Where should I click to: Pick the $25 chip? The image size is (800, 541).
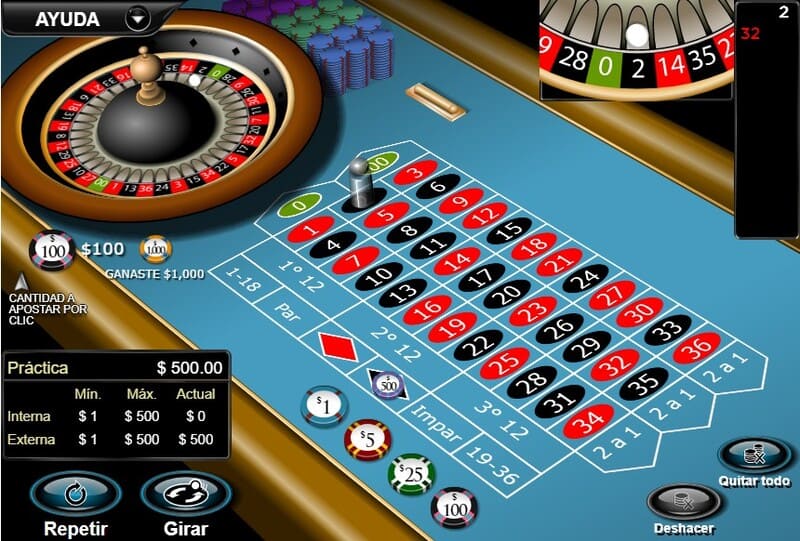pyautogui.click(x=410, y=473)
